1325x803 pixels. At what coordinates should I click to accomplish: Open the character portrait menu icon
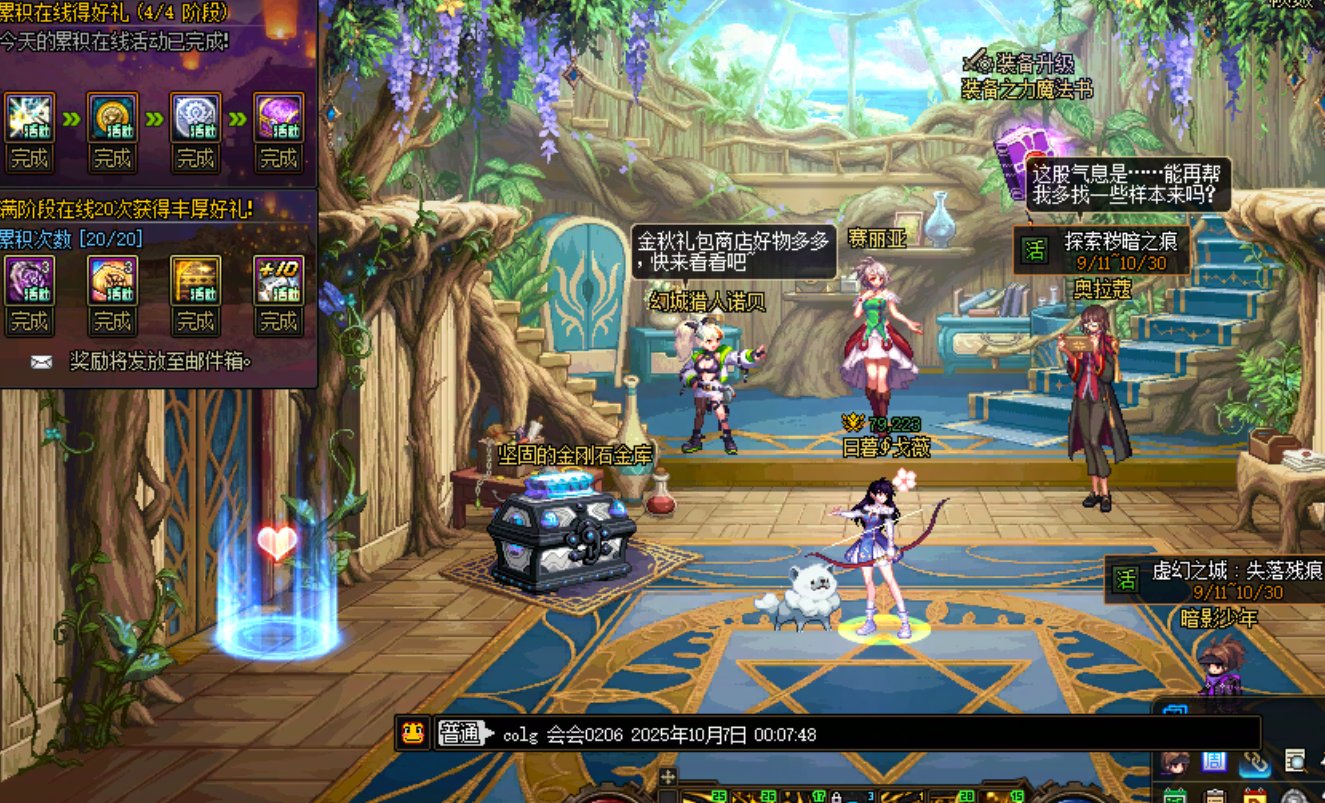[1174, 763]
